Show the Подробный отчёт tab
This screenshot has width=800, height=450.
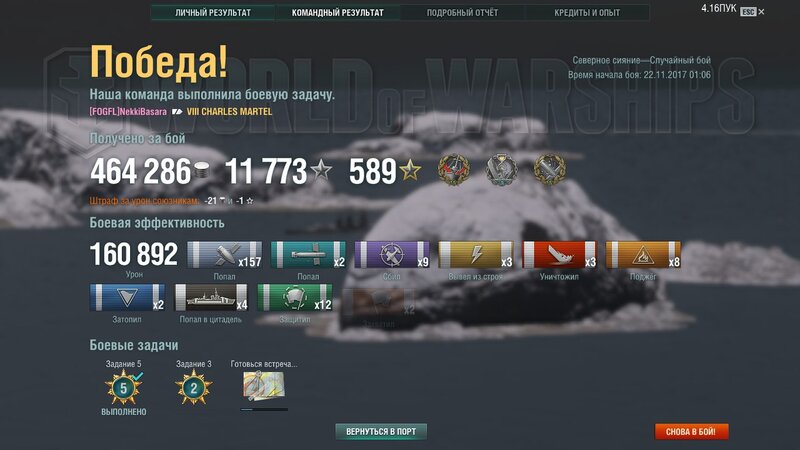tap(462, 13)
